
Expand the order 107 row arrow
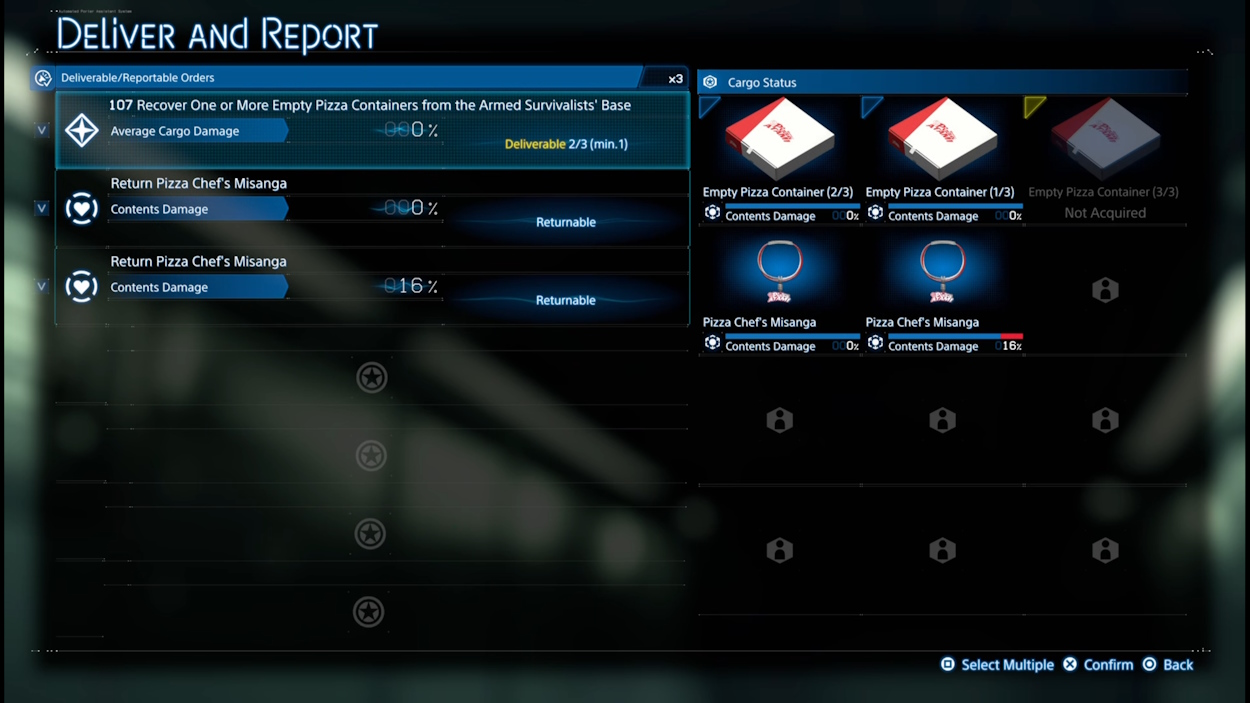coord(42,130)
